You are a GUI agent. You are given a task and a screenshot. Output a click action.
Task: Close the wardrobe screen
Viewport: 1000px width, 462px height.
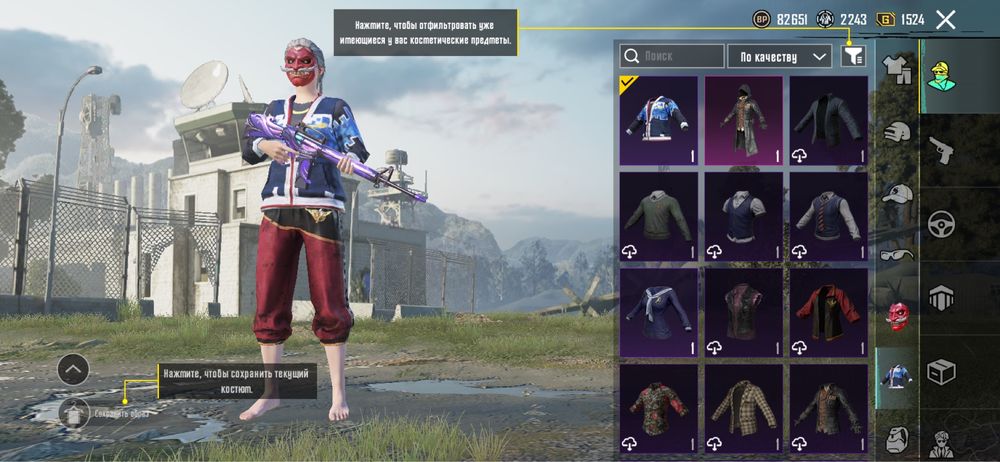pos(946,19)
